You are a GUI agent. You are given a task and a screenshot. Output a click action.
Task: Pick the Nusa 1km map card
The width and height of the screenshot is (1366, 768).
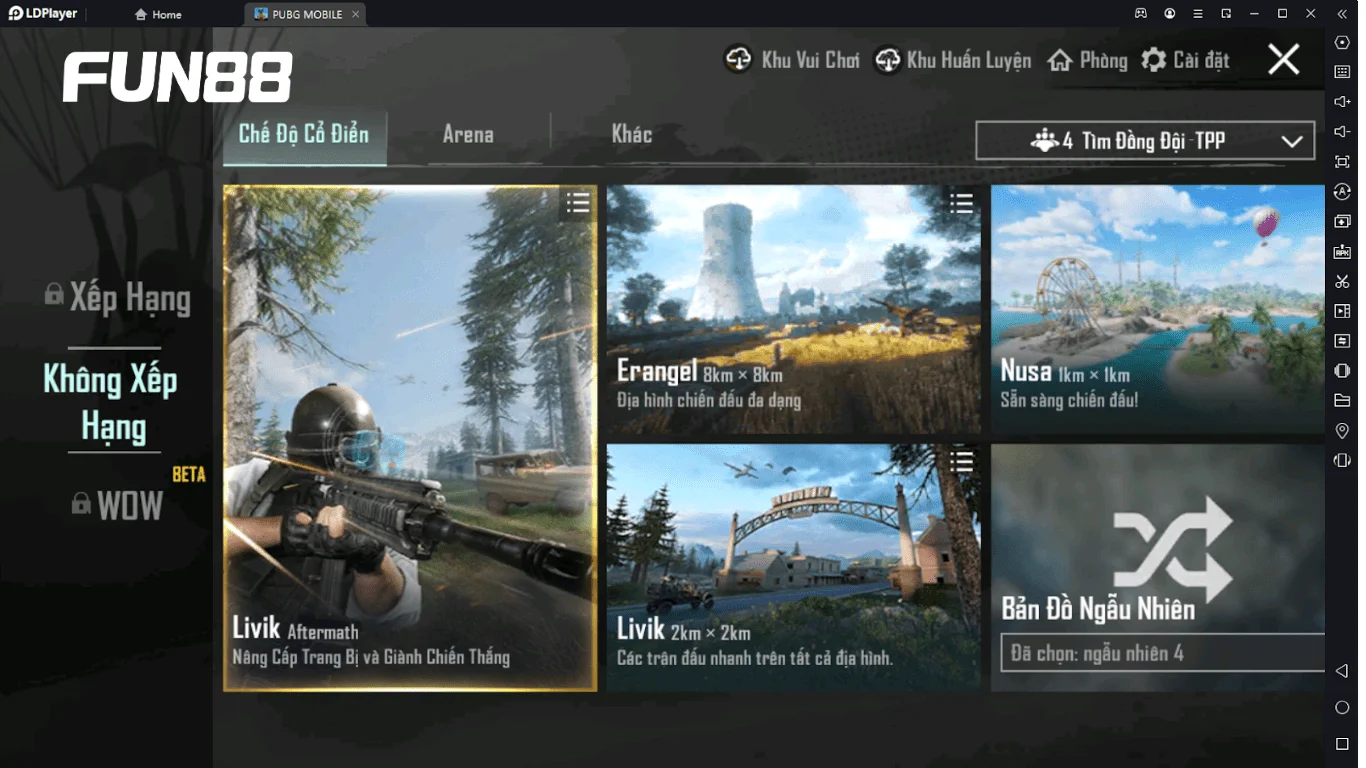click(1157, 309)
